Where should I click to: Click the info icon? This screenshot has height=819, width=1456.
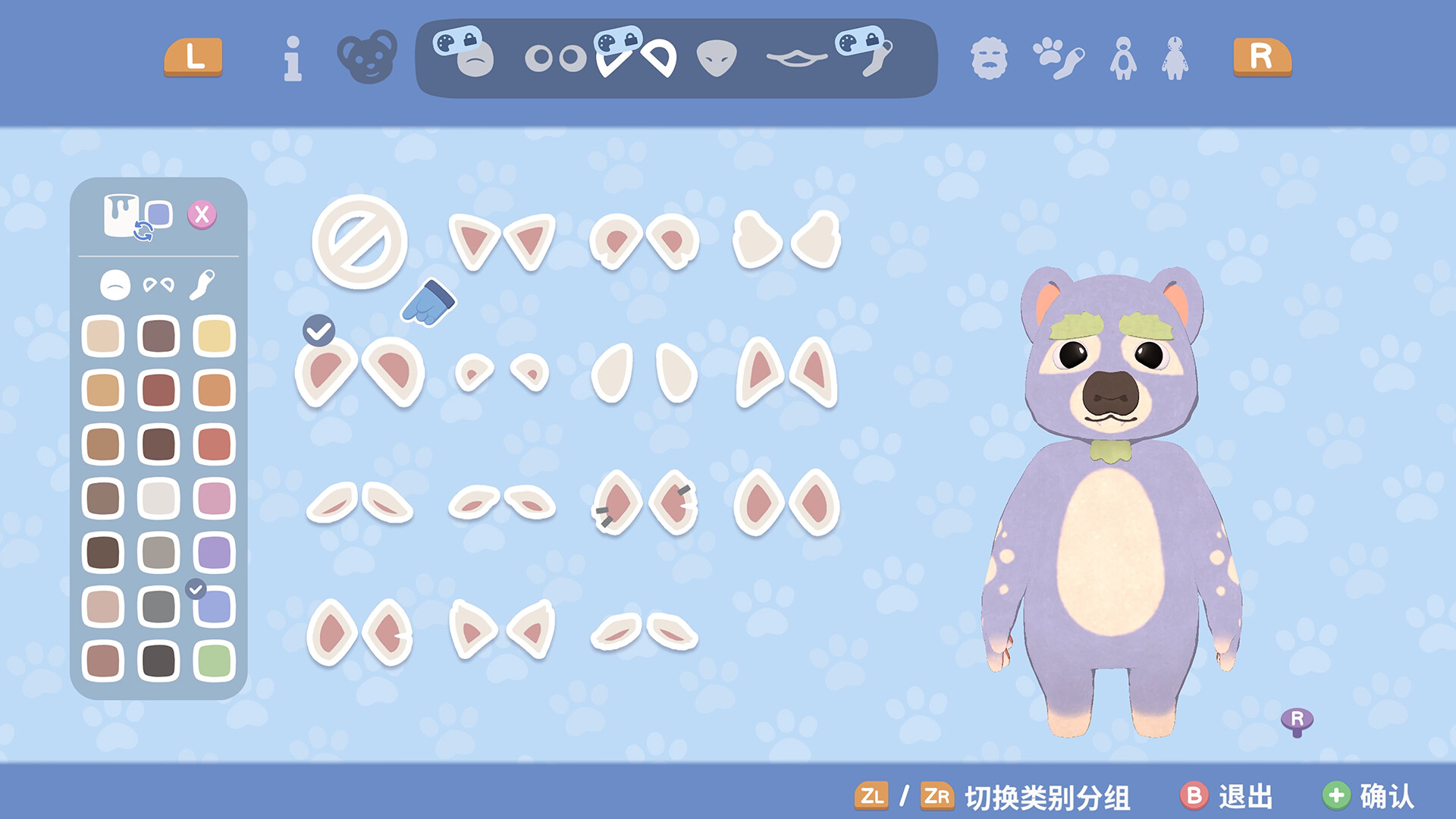pos(292,59)
